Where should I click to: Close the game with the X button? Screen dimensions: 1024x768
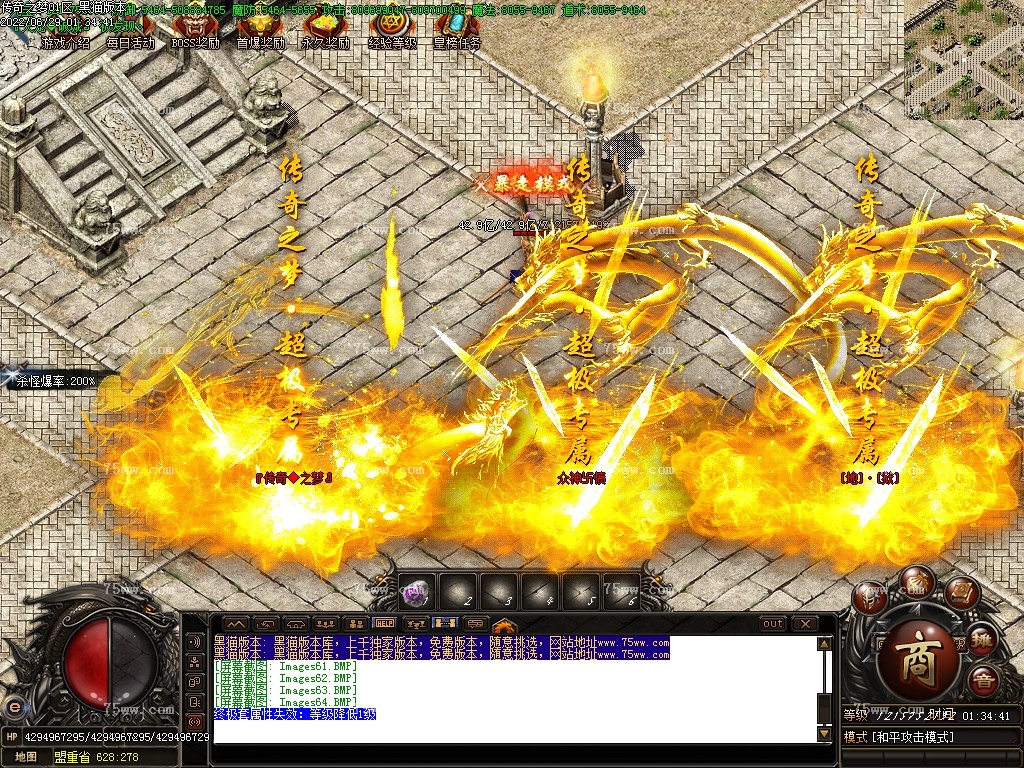tap(804, 624)
